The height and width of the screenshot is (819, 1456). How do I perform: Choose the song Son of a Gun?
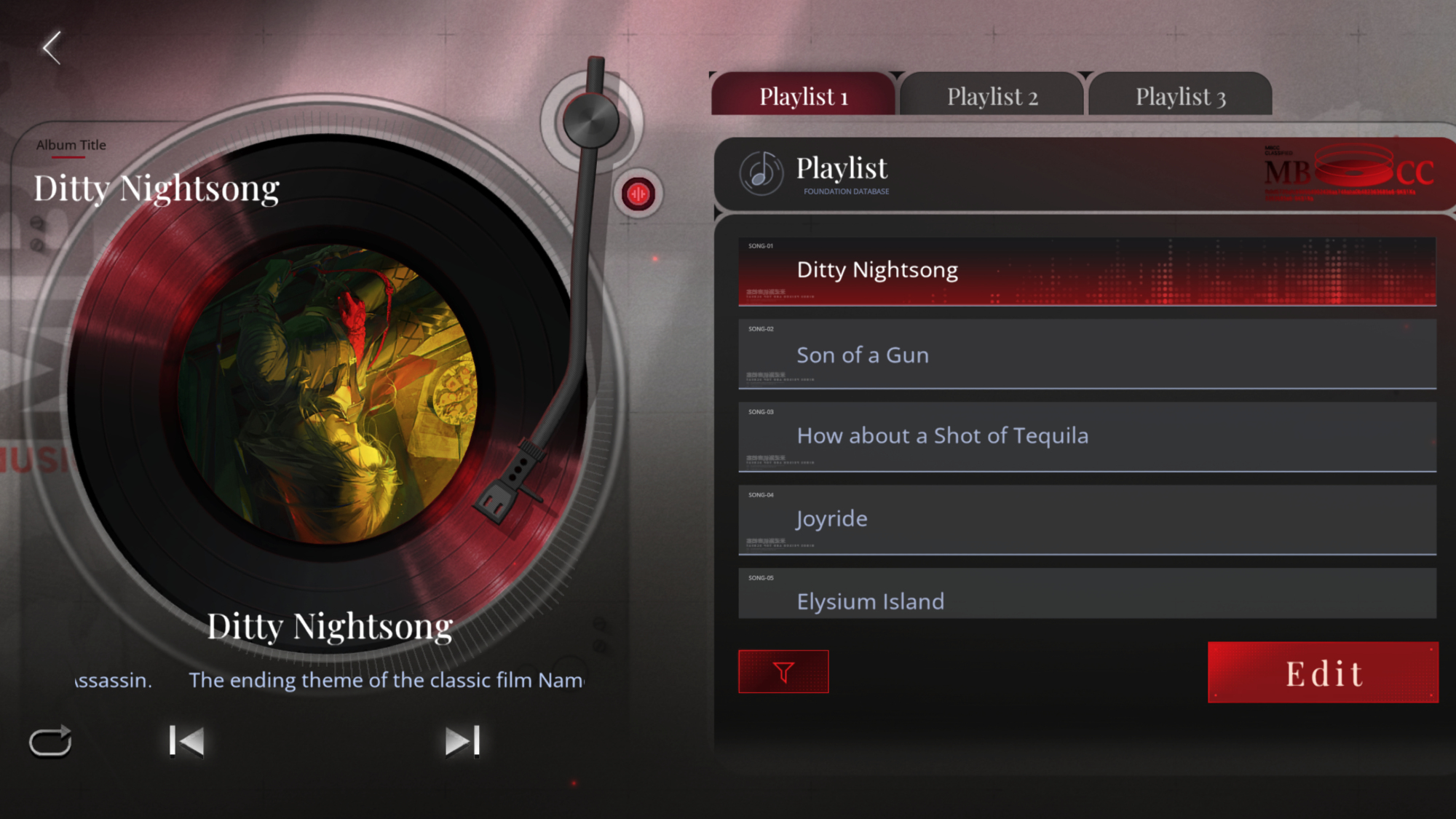(1086, 355)
